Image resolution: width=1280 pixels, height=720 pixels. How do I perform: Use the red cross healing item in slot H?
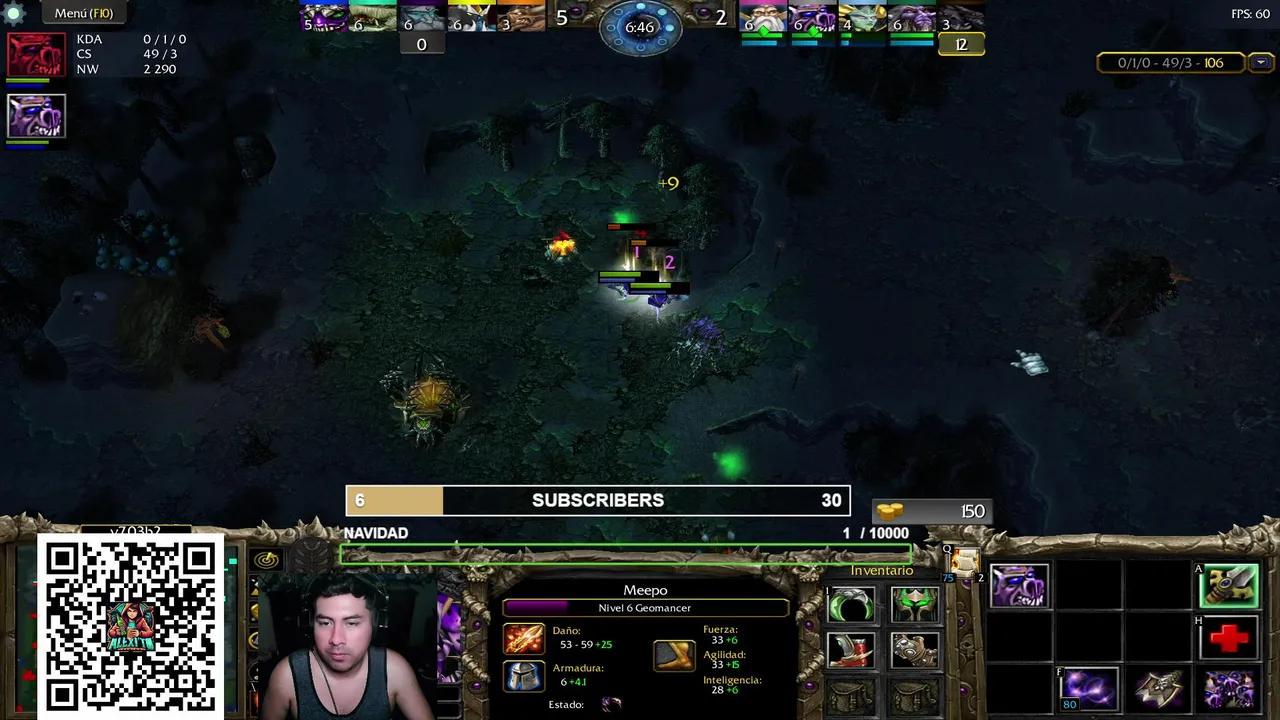pyautogui.click(x=1230, y=638)
